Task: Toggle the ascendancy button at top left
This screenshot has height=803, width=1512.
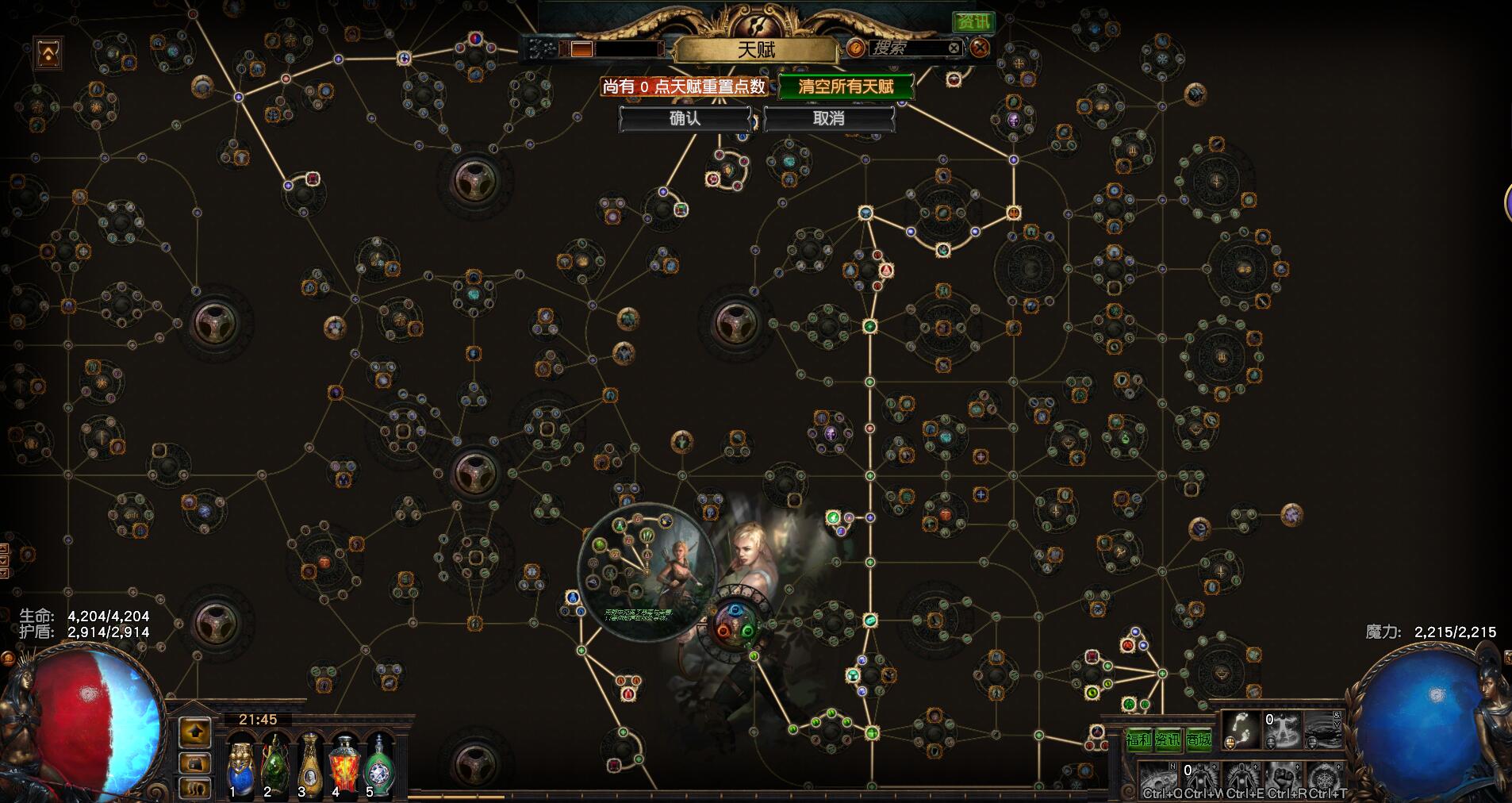Action: click(x=49, y=53)
